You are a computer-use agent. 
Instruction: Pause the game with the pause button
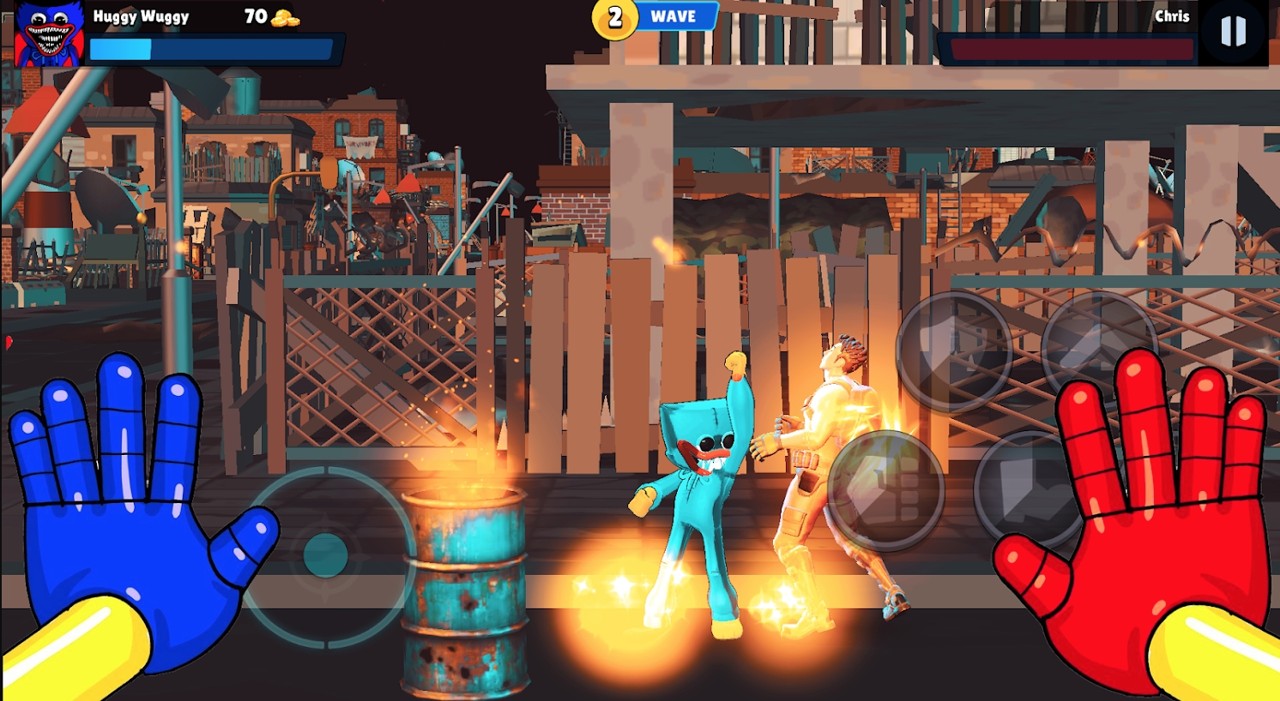[1233, 32]
